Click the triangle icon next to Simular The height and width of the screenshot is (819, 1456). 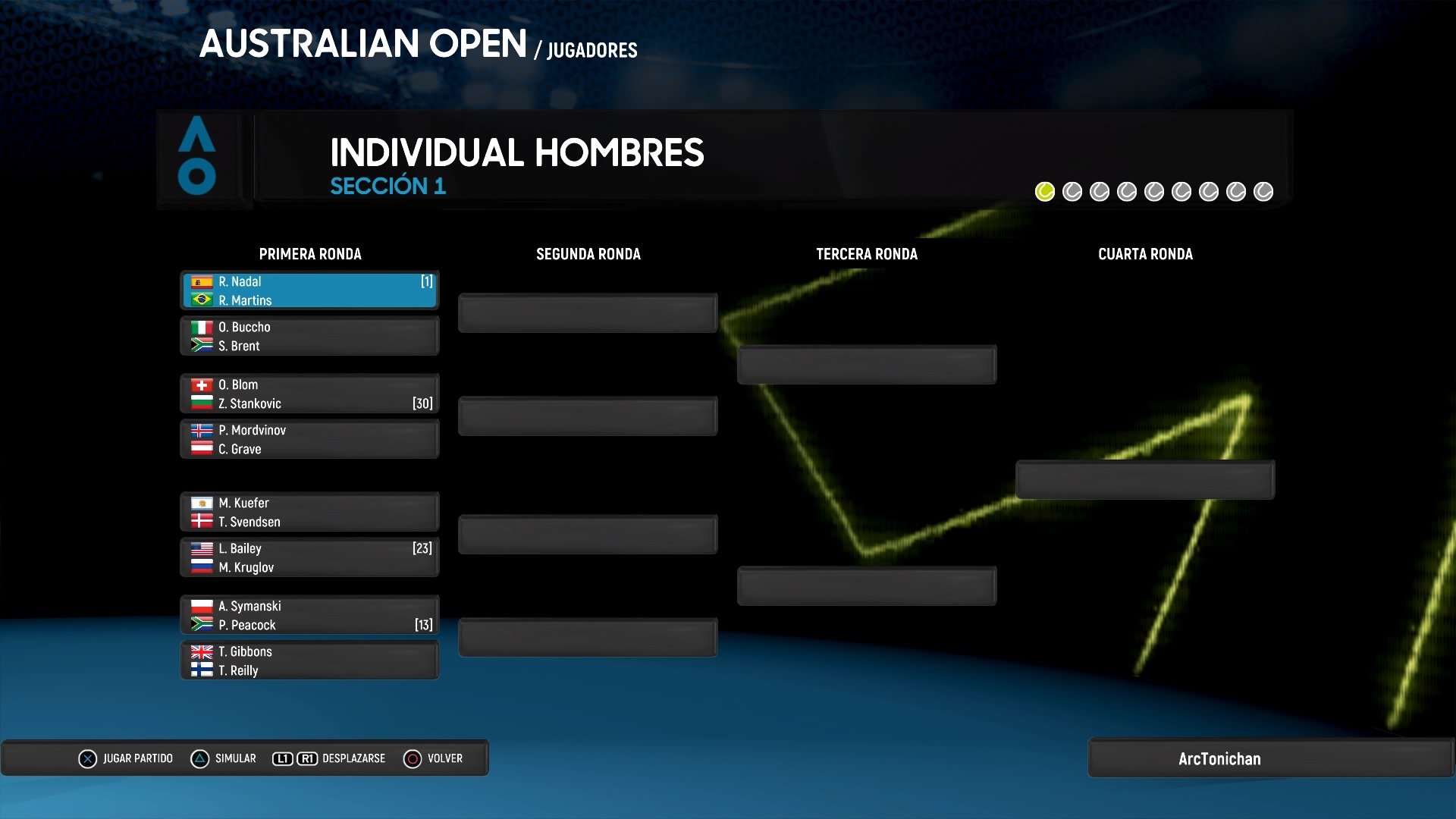(x=200, y=758)
